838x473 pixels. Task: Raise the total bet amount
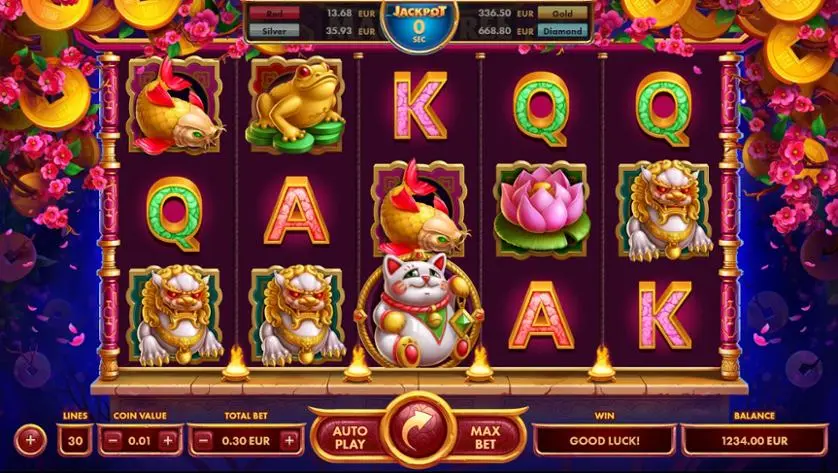point(290,440)
